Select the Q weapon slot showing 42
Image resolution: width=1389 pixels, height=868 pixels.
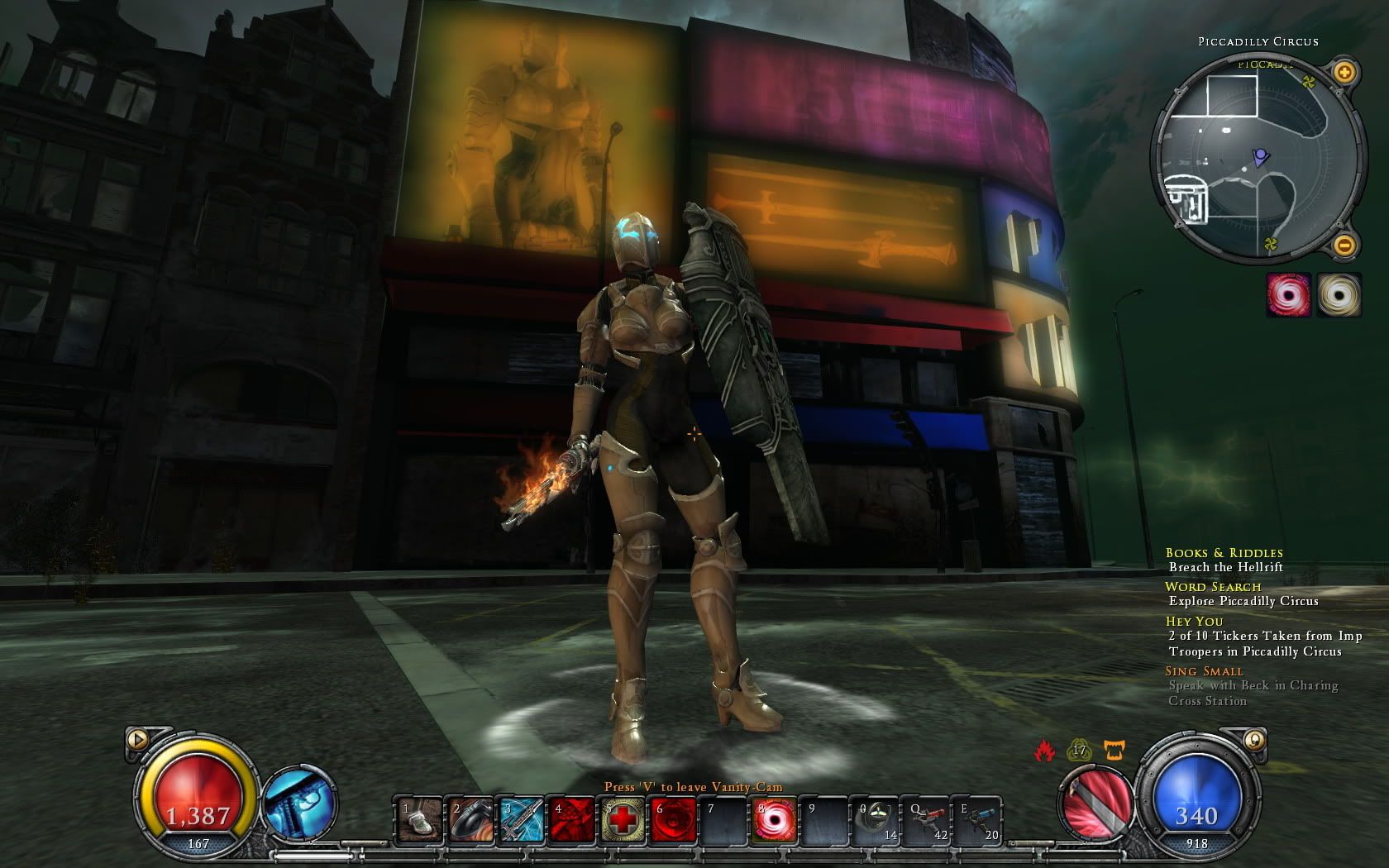tap(928, 821)
